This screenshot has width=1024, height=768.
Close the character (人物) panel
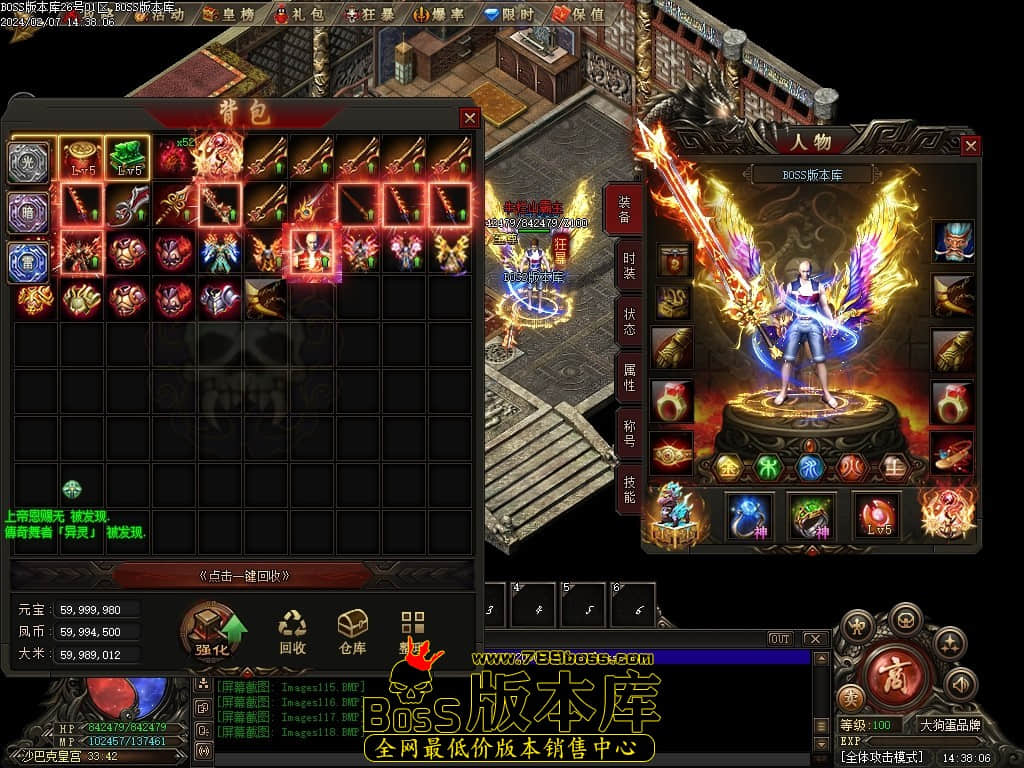point(970,146)
